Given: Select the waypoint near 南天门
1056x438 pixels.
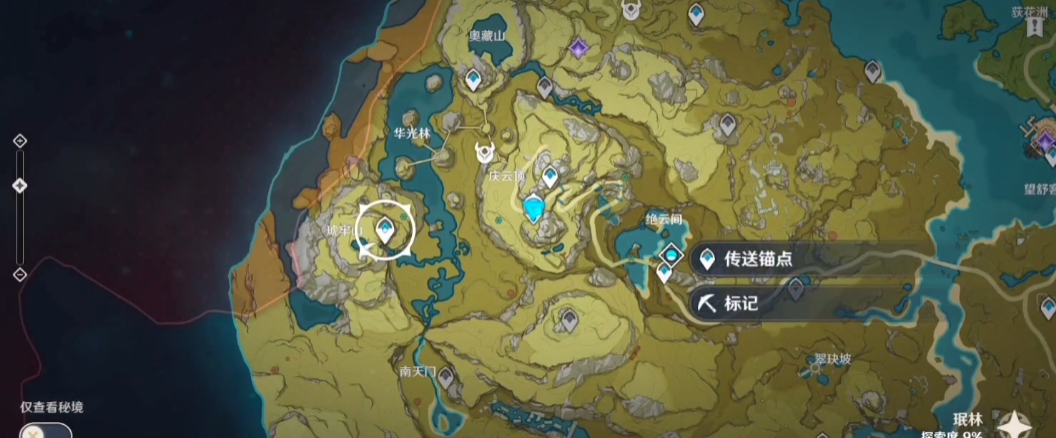Looking at the screenshot, I should (444, 378).
